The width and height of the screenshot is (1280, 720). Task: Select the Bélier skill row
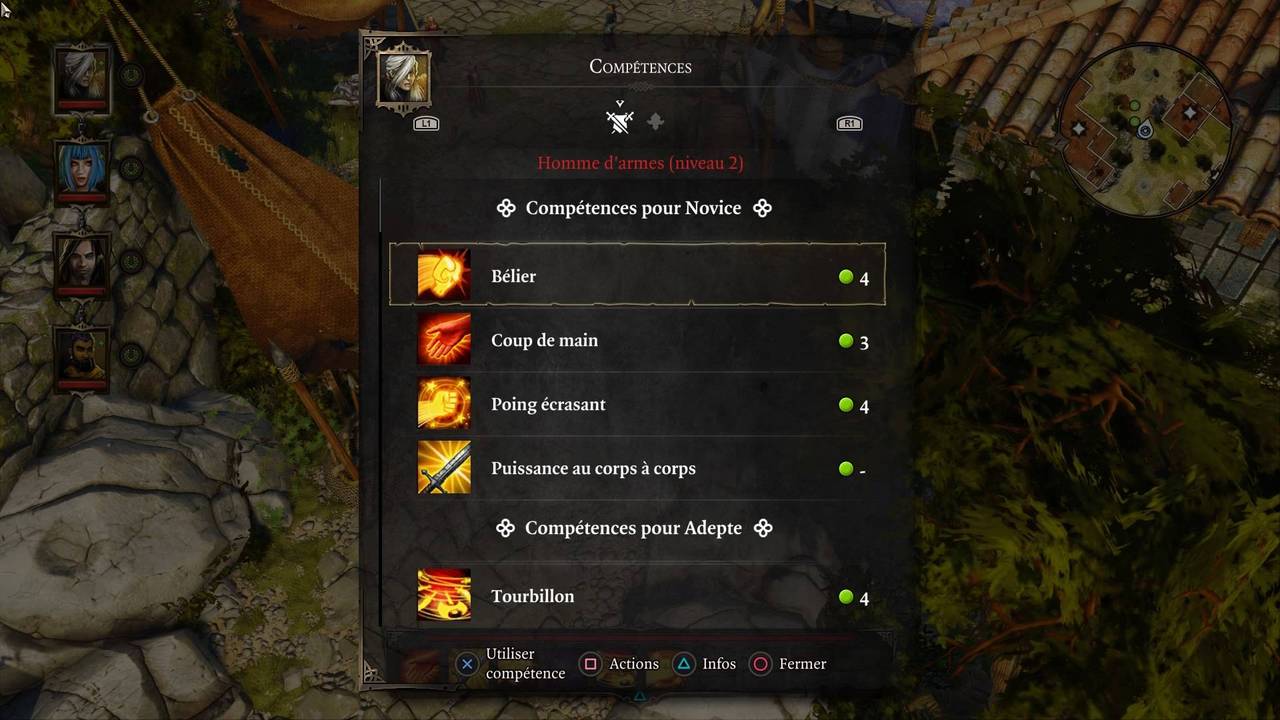(x=637, y=276)
